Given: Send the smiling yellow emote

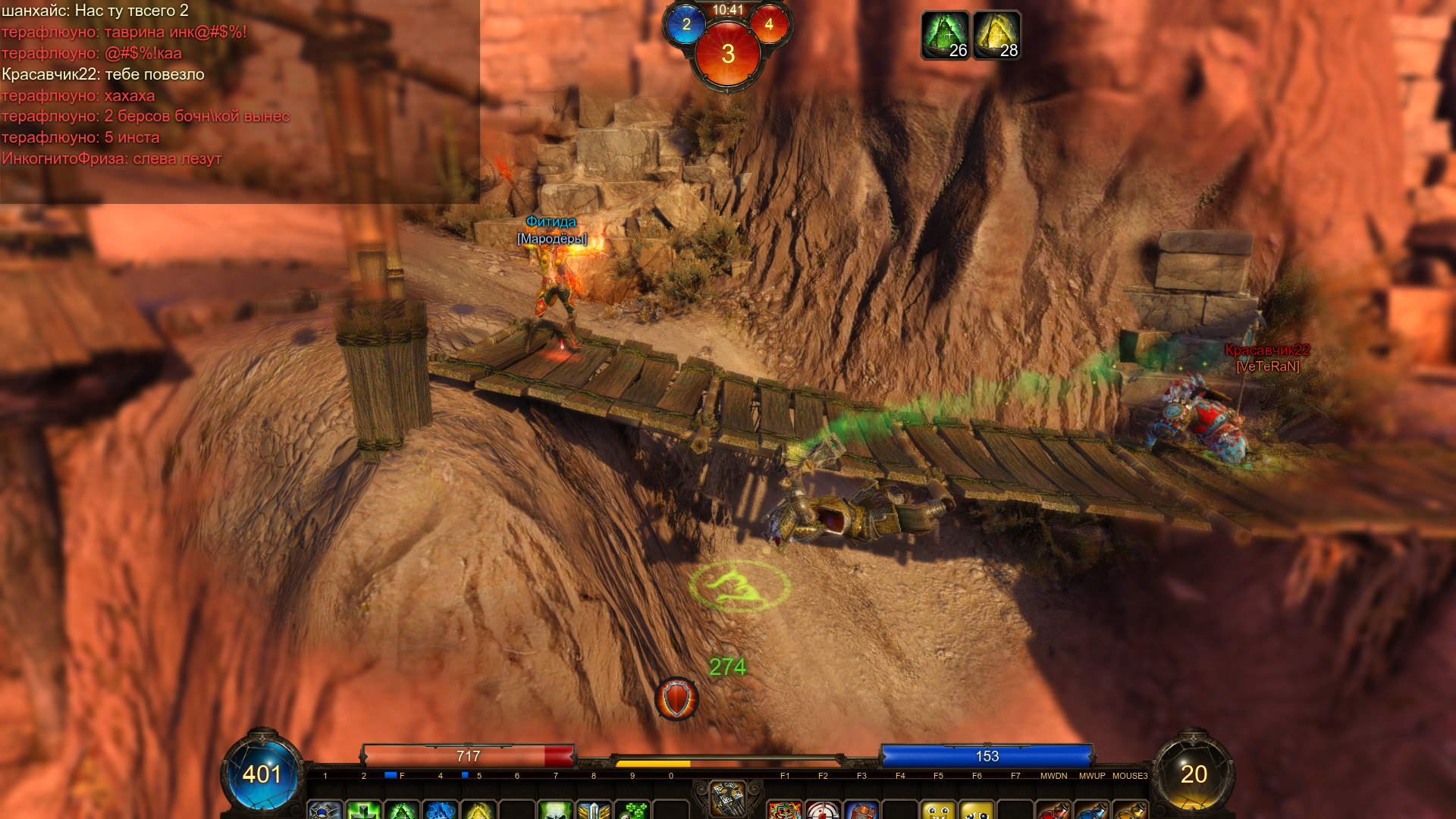Looking at the screenshot, I should 939,810.
